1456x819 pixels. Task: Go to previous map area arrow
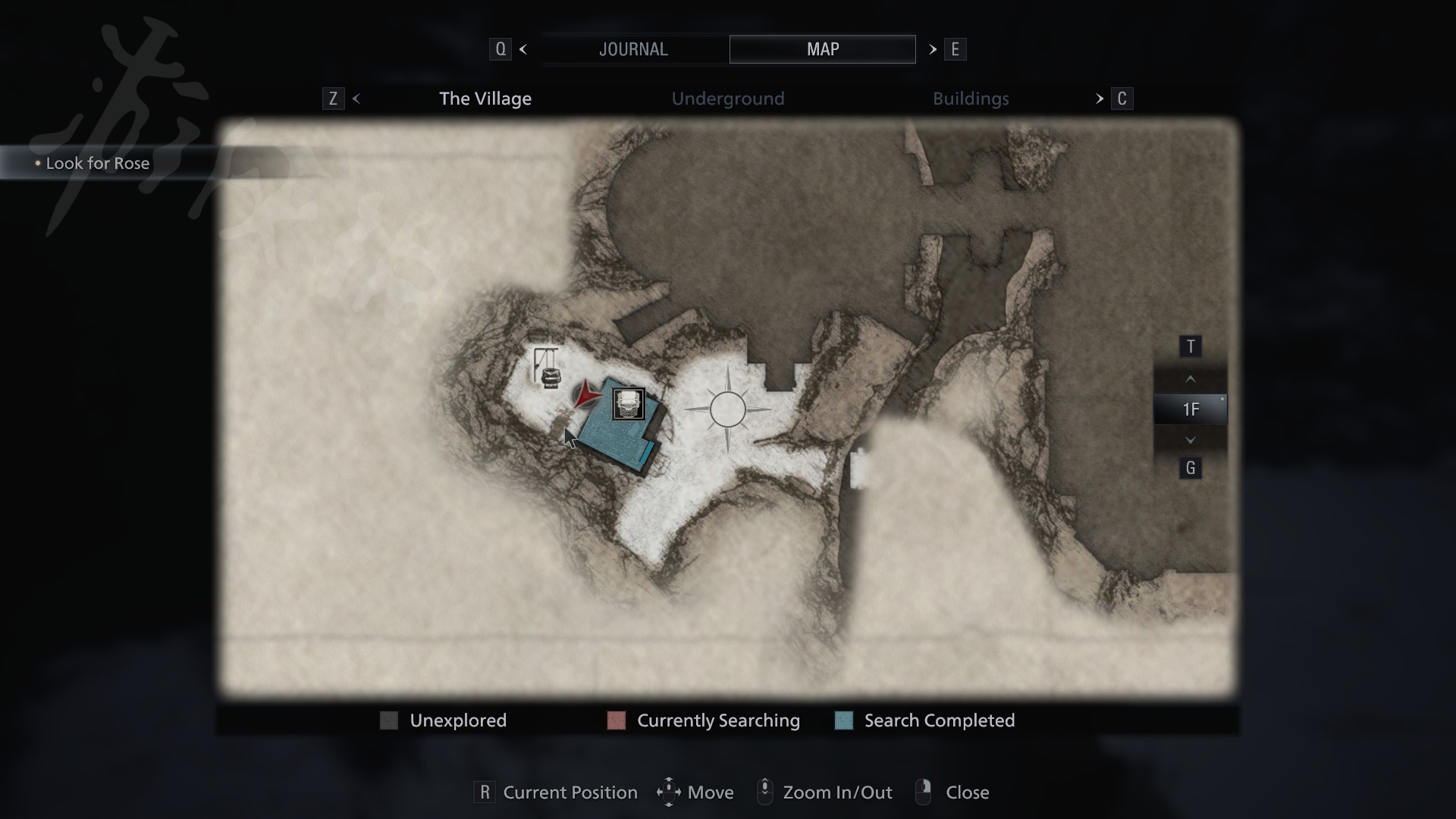tap(356, 99)
